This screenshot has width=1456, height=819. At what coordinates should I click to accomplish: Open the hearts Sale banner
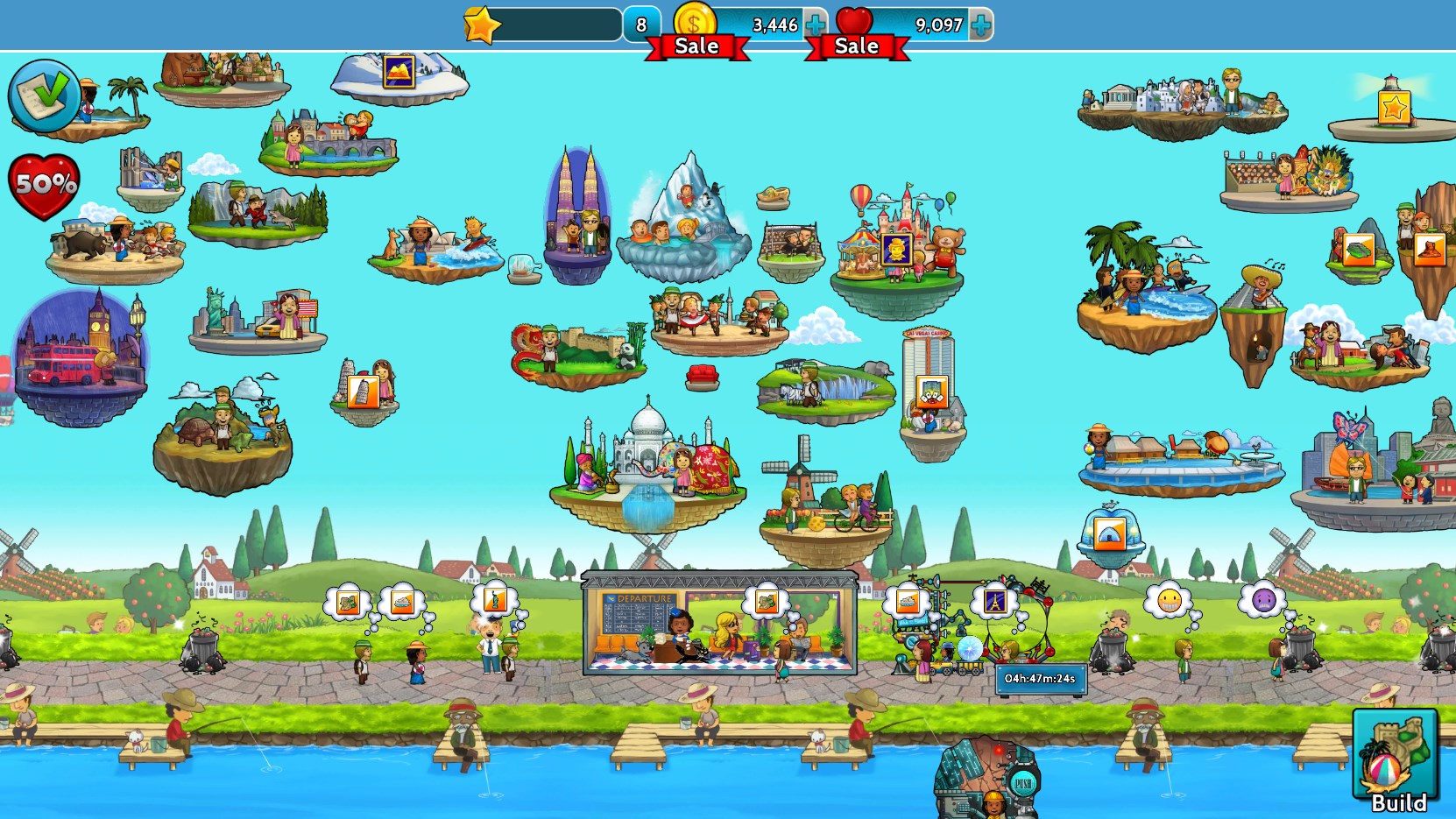pyautogui.click(x=857, y=46)
